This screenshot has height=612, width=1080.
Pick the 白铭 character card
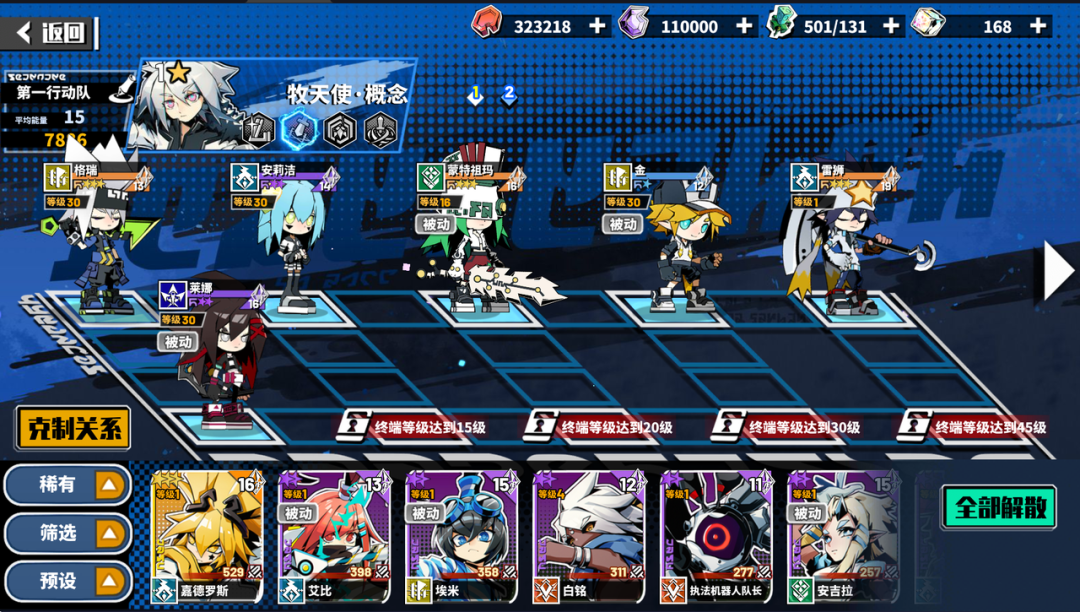click(589, 536)
